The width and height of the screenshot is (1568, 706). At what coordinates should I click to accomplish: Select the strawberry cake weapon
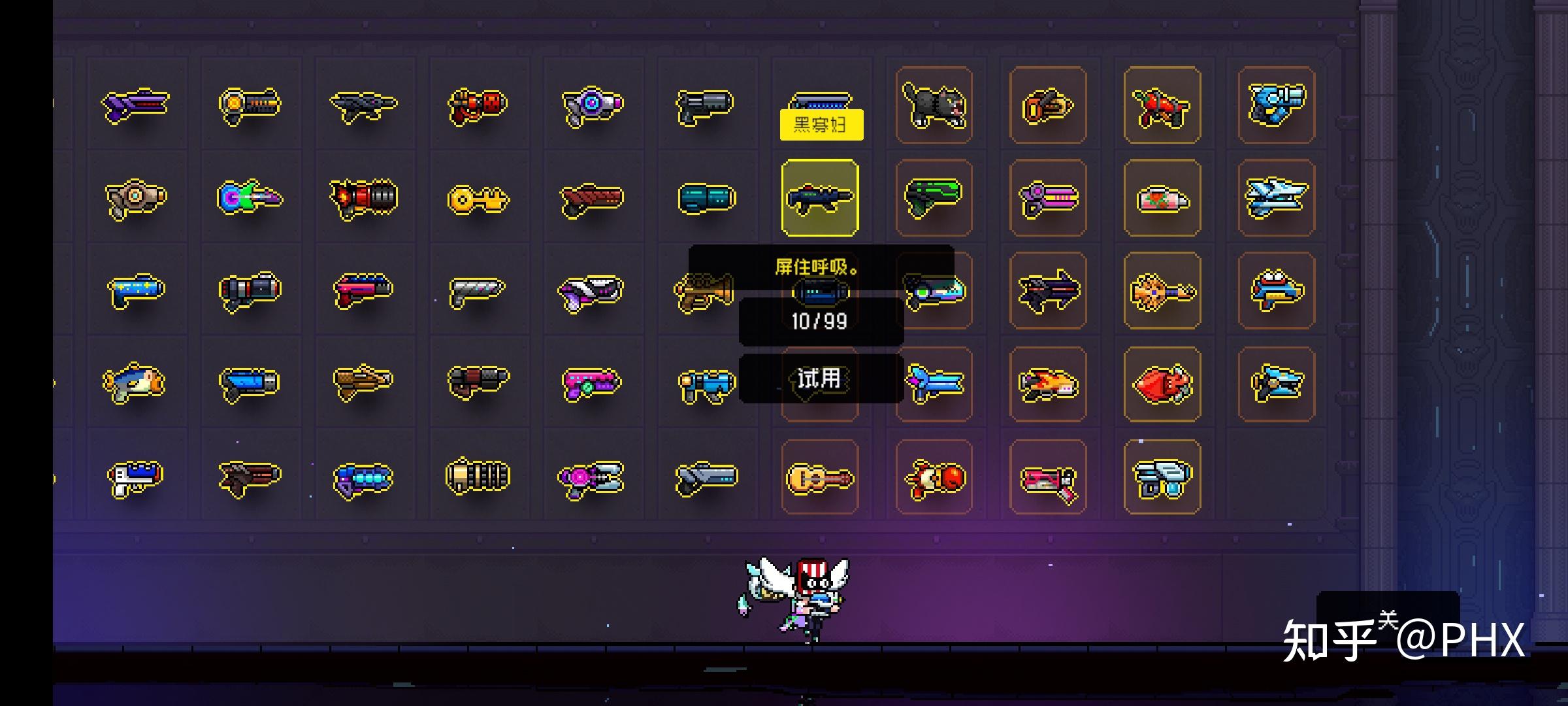pos(1162,199)
